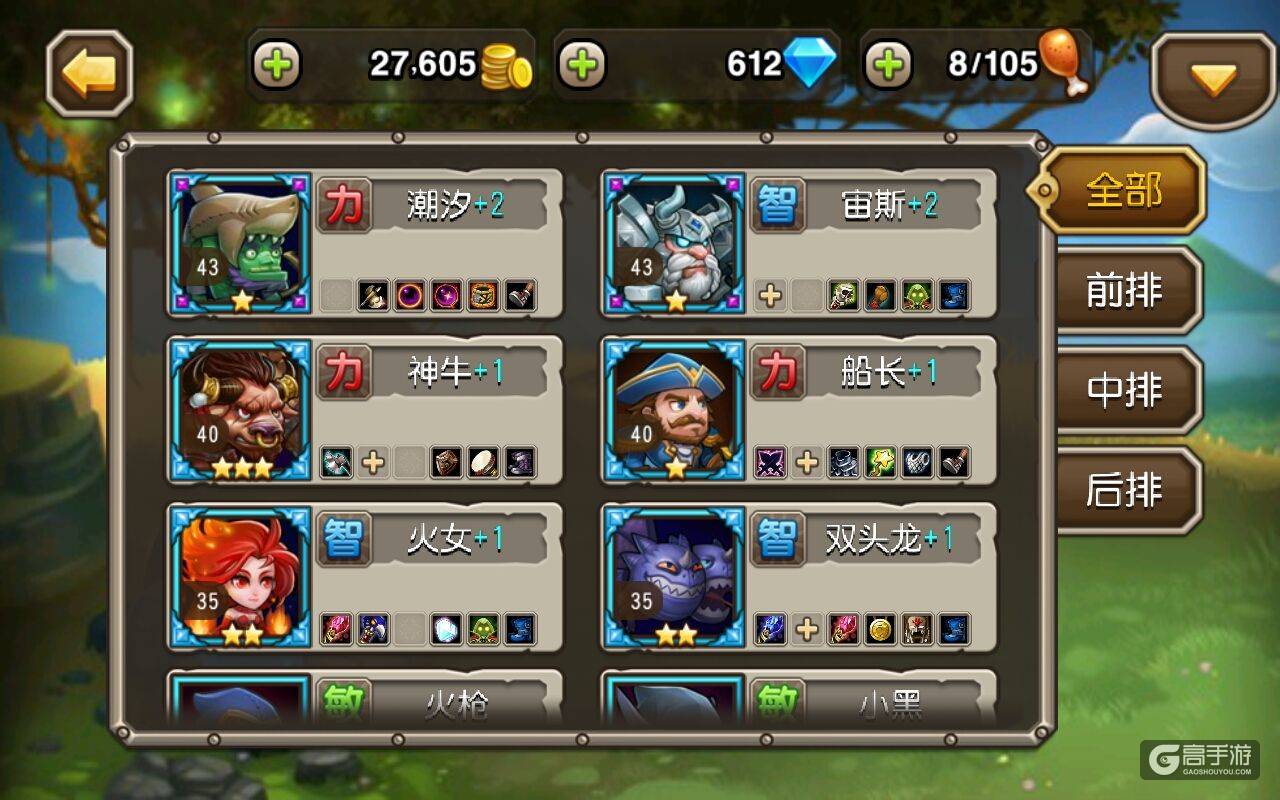The height and width of the screenshot is (800, 1280).
Task: Open hero 神牛 portrait
Action: pyautogui.click(x=241, y=410)
